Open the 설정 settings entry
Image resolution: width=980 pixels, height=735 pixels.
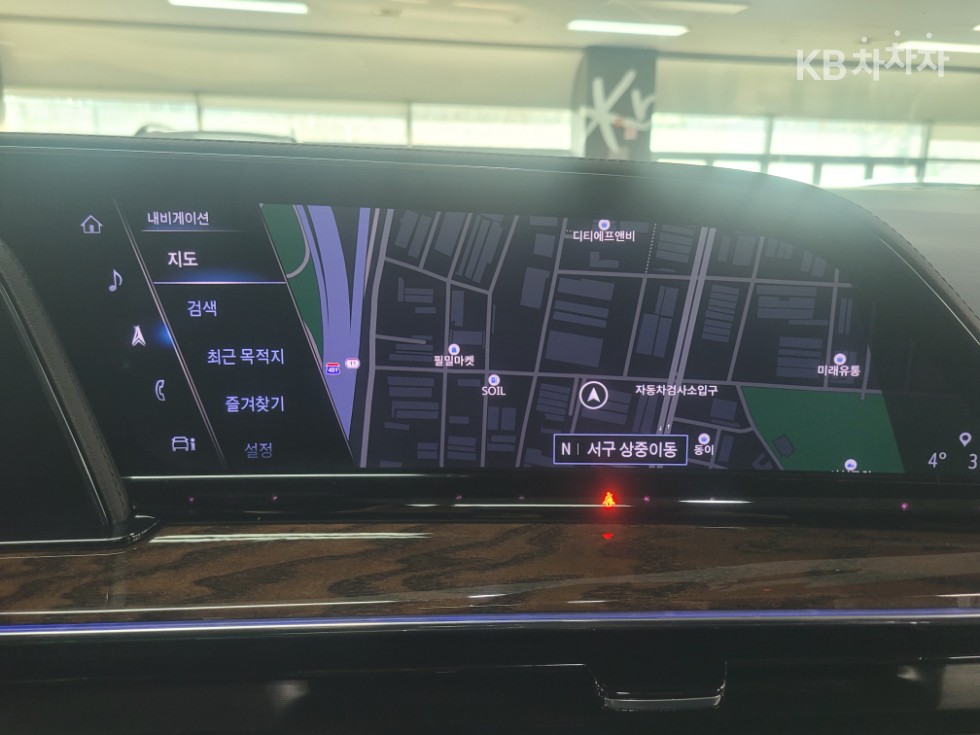tap(259, 450)
